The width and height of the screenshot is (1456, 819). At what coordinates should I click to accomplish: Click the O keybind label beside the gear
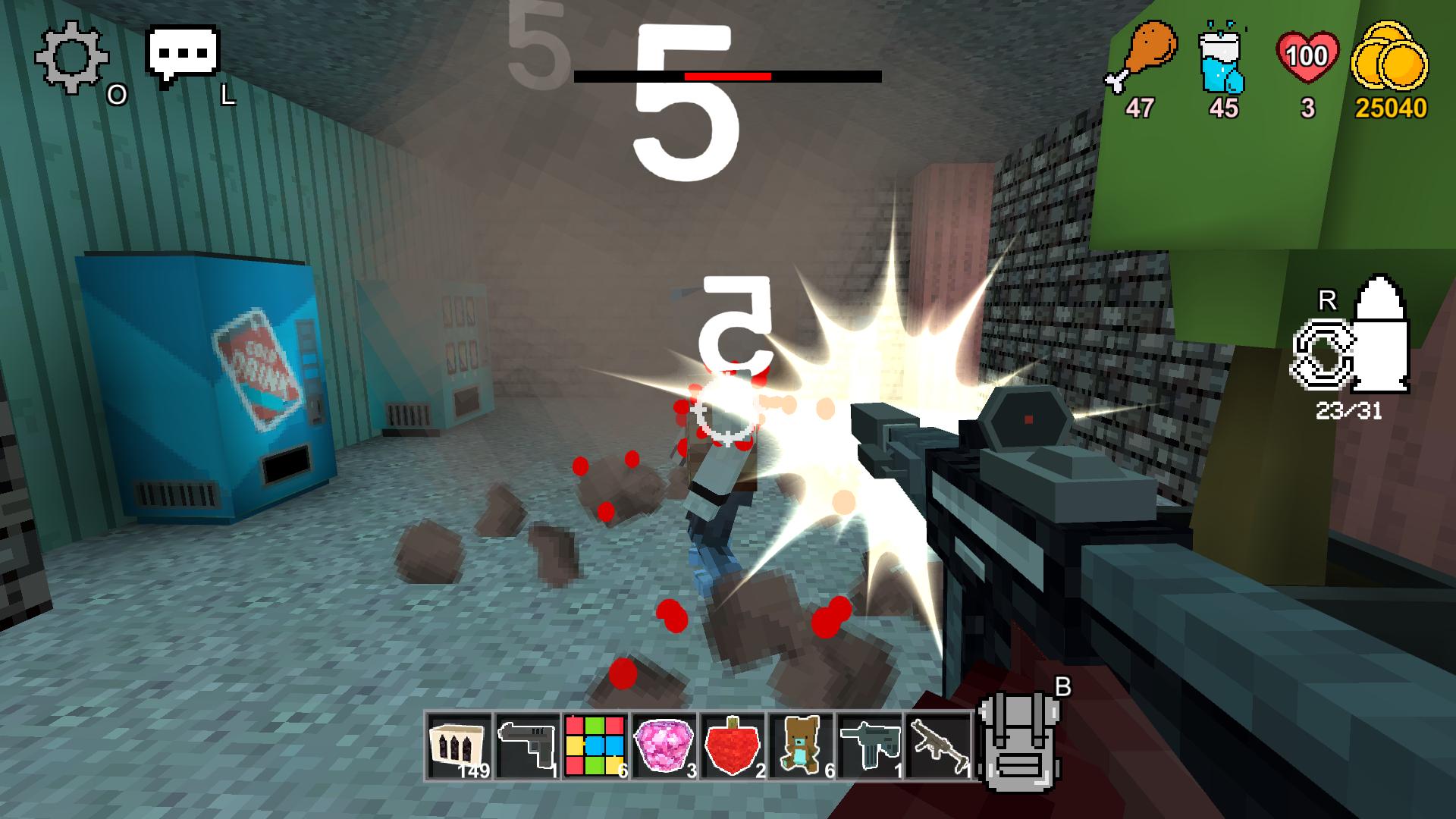pos(115,95)
